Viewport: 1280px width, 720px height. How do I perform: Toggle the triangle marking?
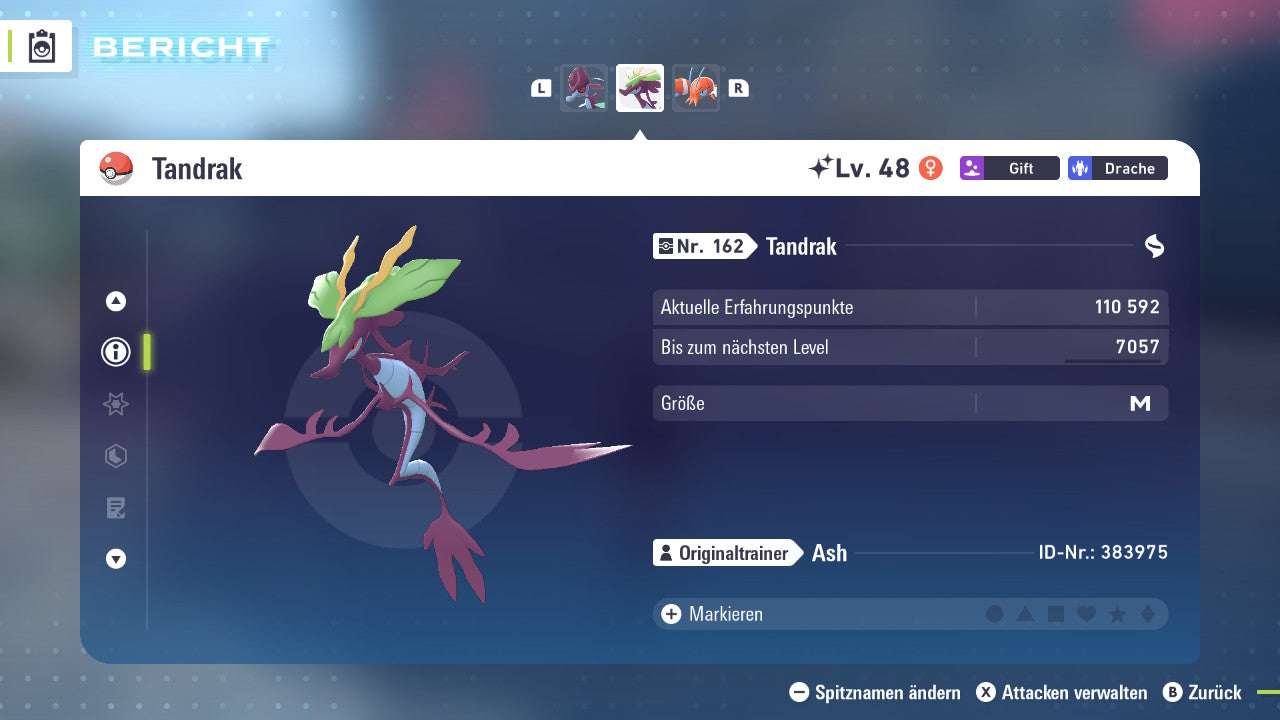(x=1025, y=614)
